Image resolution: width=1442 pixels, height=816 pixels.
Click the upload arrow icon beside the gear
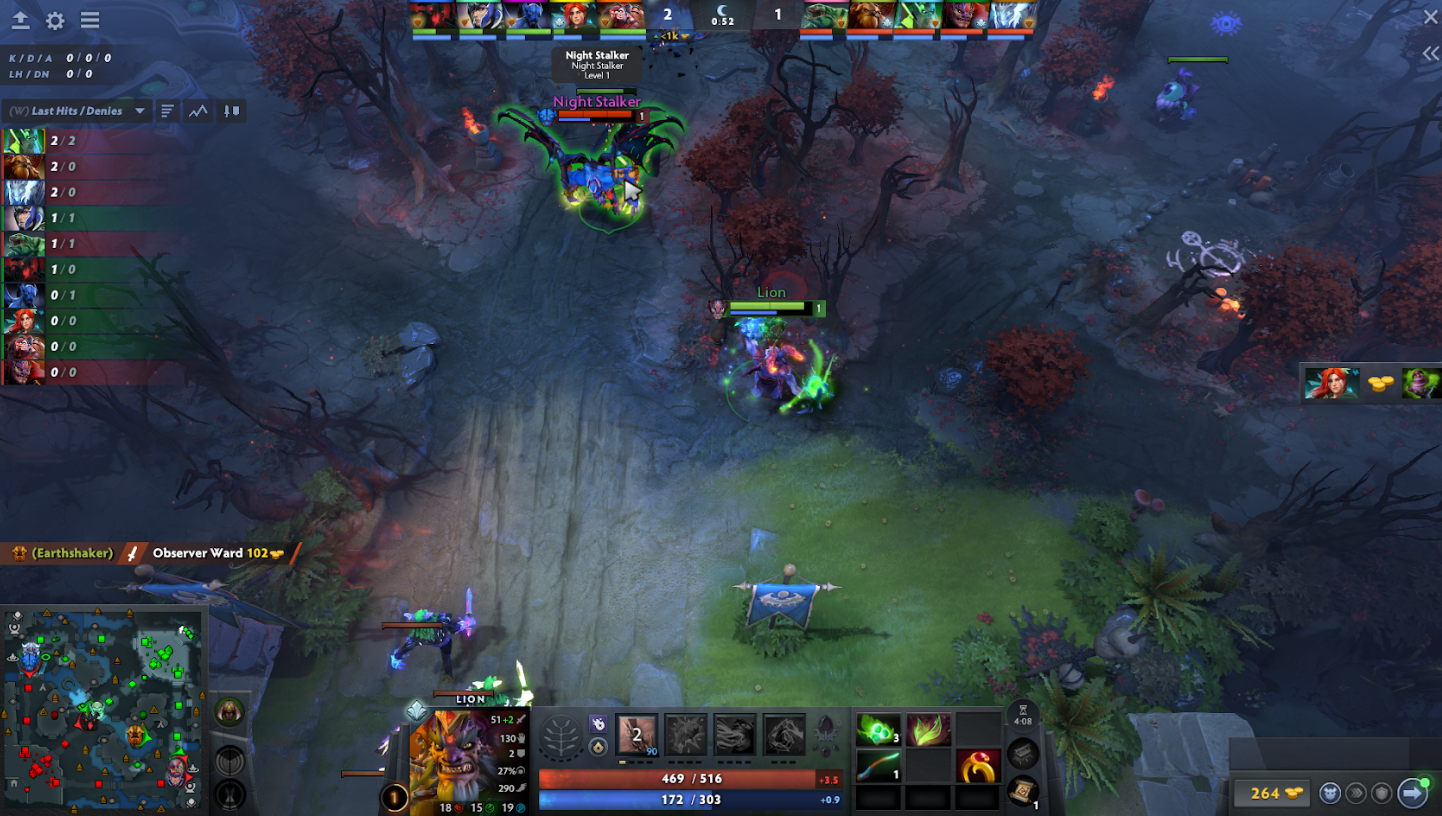(x=20, y=20)
